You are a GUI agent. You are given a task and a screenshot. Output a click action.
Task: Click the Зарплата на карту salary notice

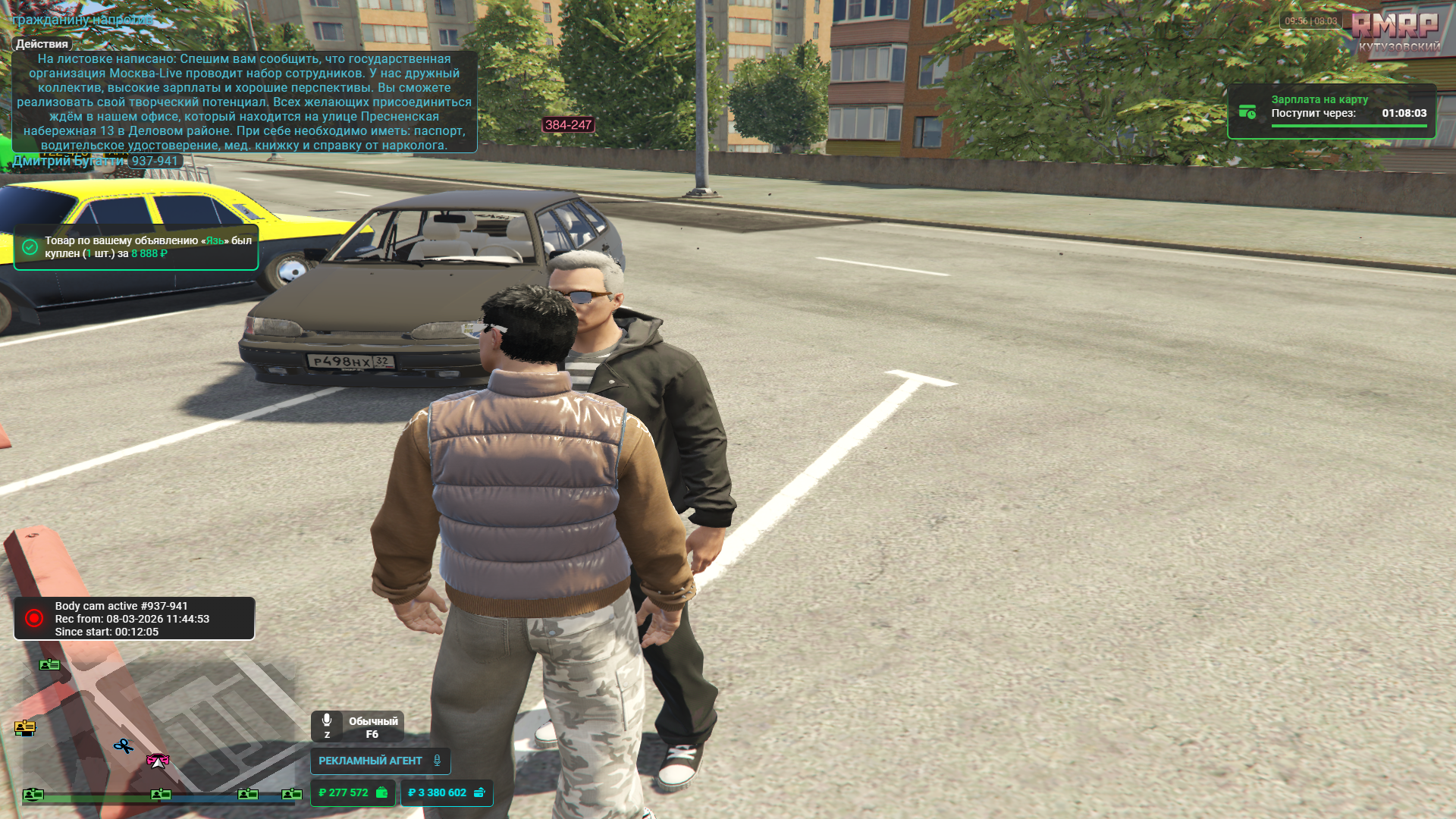(x=1331, y=111)
